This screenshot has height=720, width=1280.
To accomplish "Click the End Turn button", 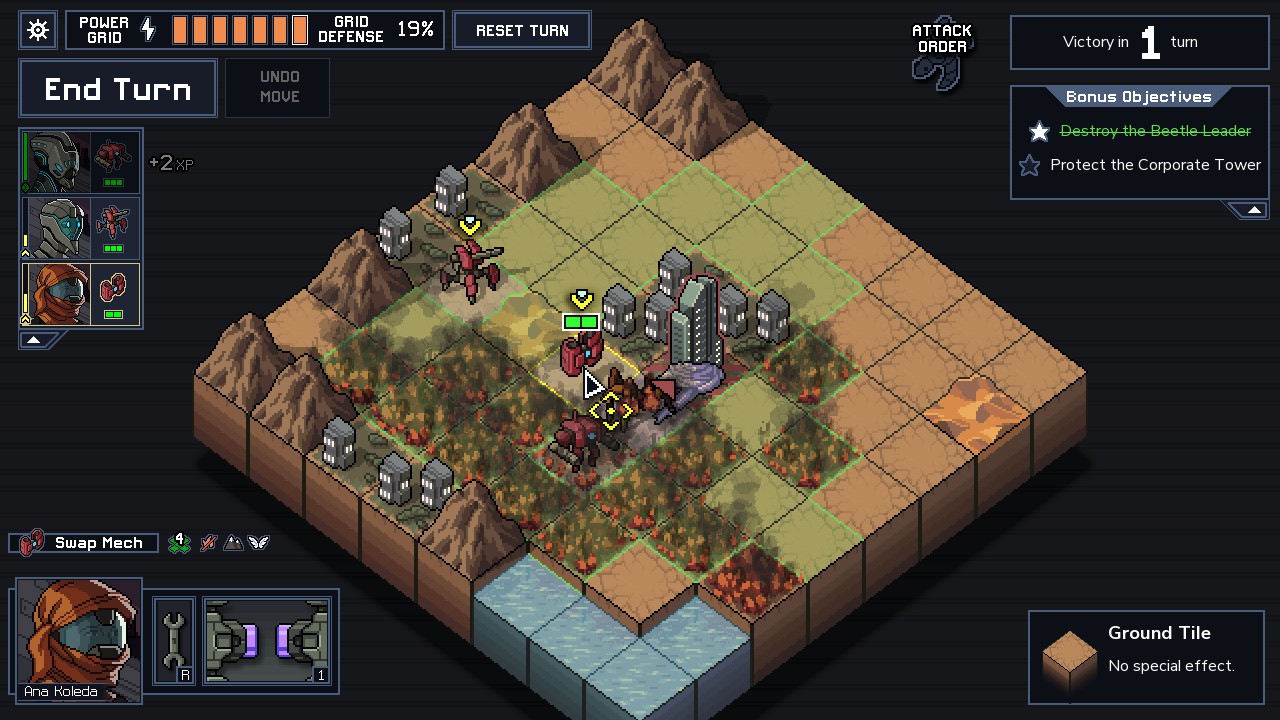I will coord(118,89).
